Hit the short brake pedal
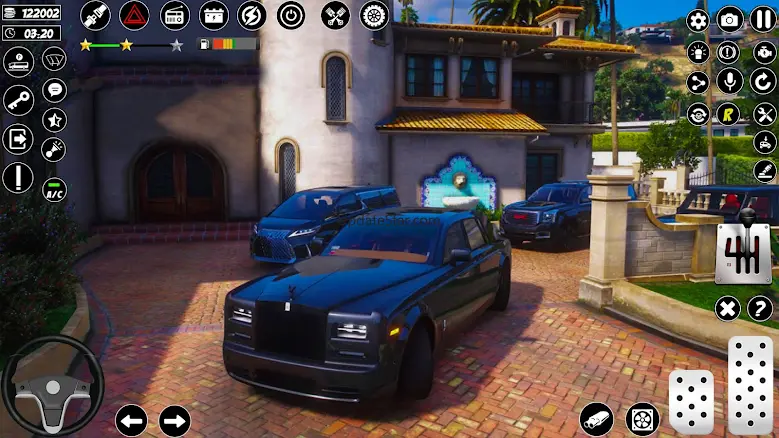Image resolution: width=779 pixels, height=438 pixels. pyautogui.click(x=691, y=402)
